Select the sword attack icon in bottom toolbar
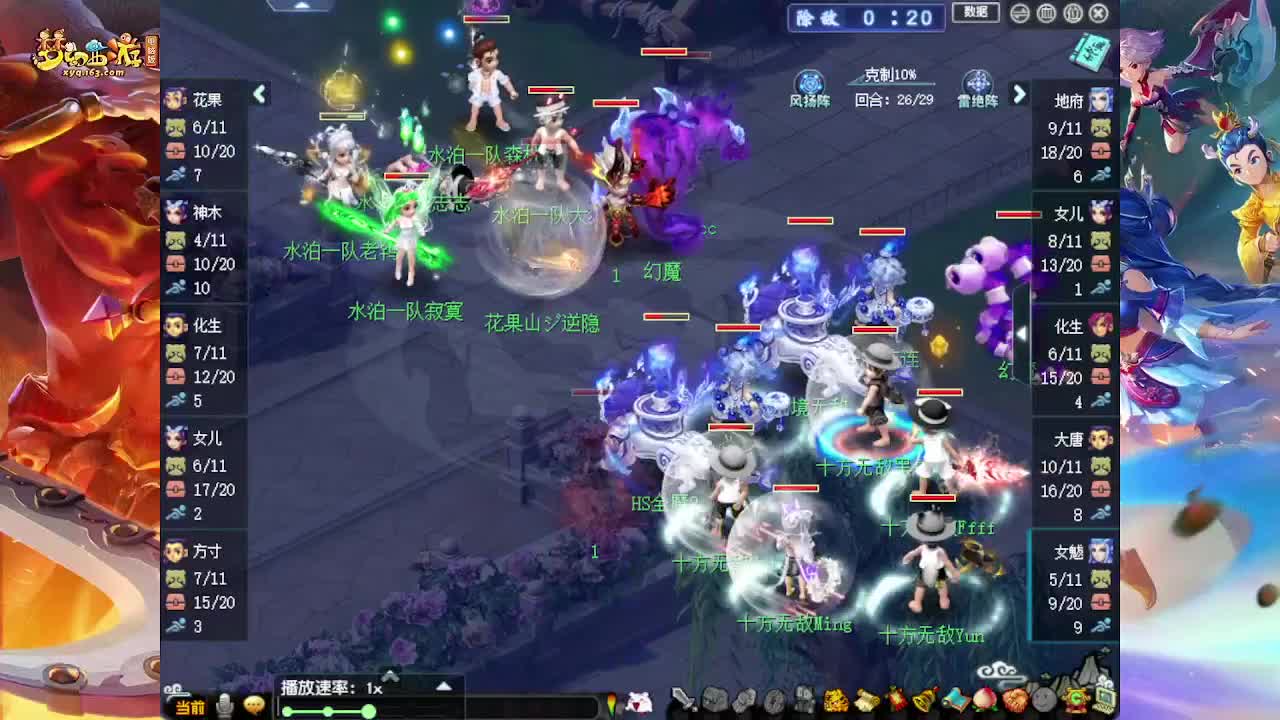 [681, 700]
